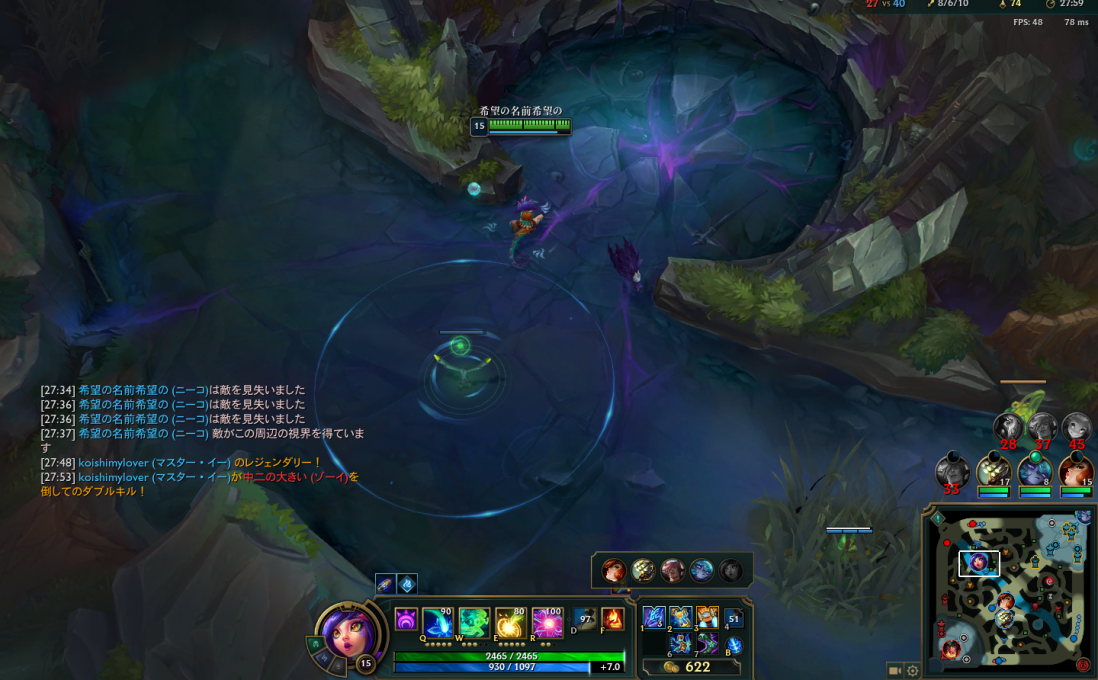Image resolution: width=1098 pixels, height=680 pixels.
Task: Use the Flash summoner spell on cooldown
Action: tap(585, 620)
